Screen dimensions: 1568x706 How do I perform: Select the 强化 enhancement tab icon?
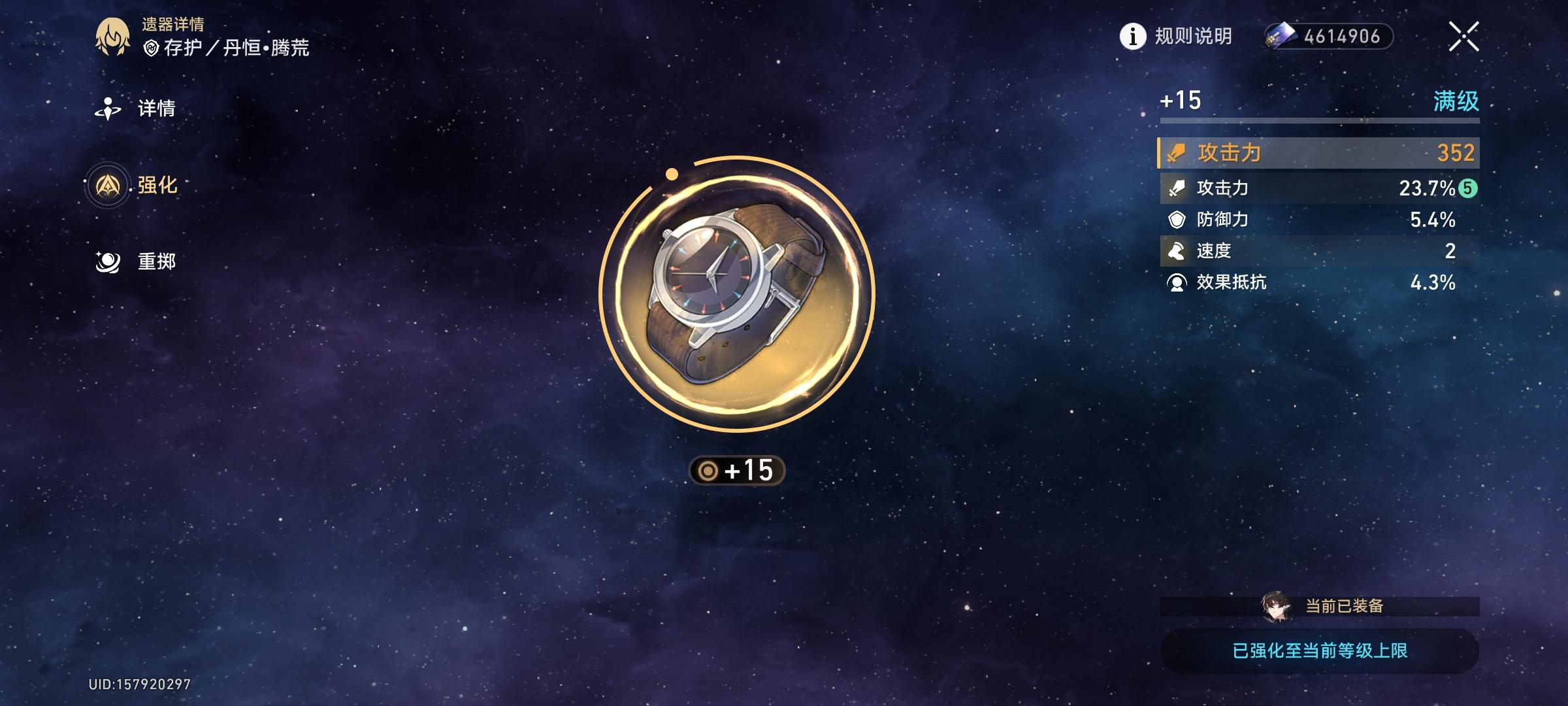click(109, 185)
